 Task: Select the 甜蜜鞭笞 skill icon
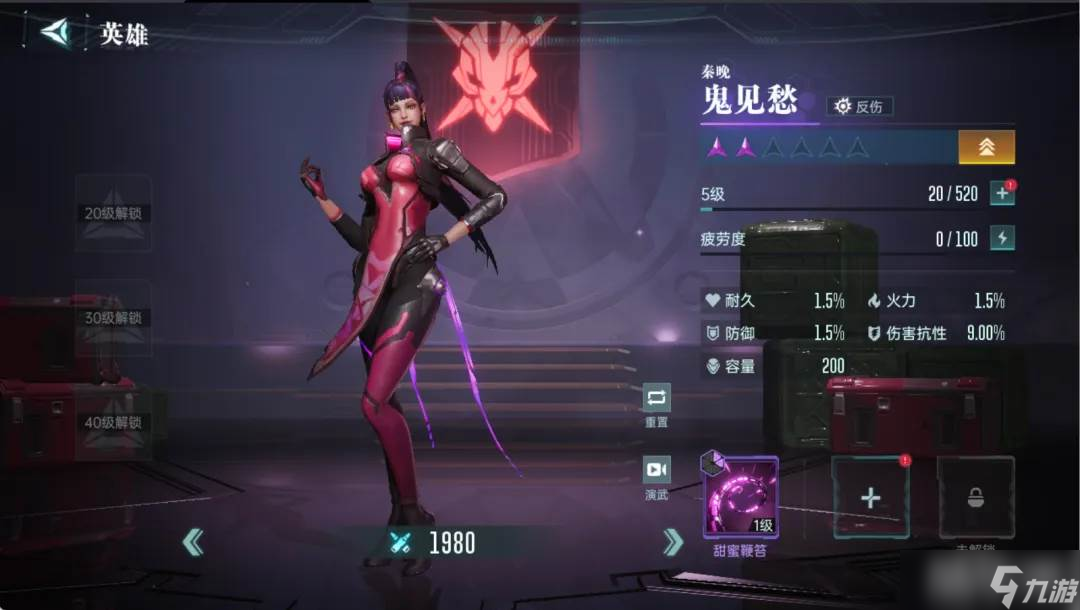coord(741,498)
